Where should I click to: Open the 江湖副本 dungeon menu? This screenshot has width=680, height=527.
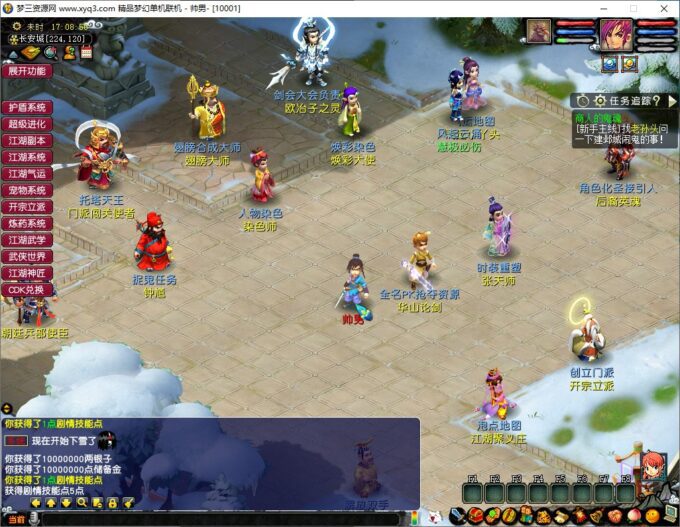click(27, 141)
